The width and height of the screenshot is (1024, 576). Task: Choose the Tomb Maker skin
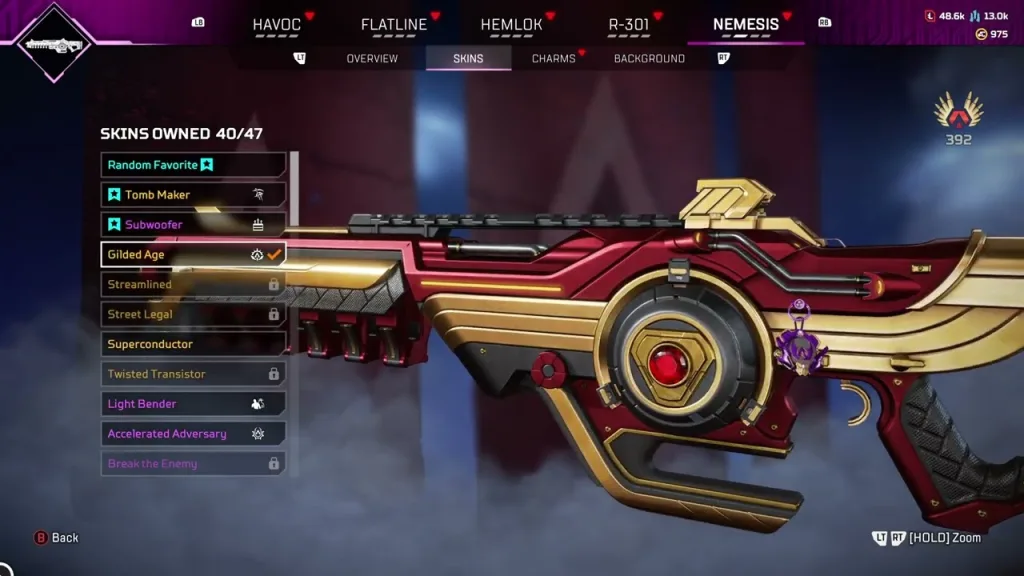point(193,195)
